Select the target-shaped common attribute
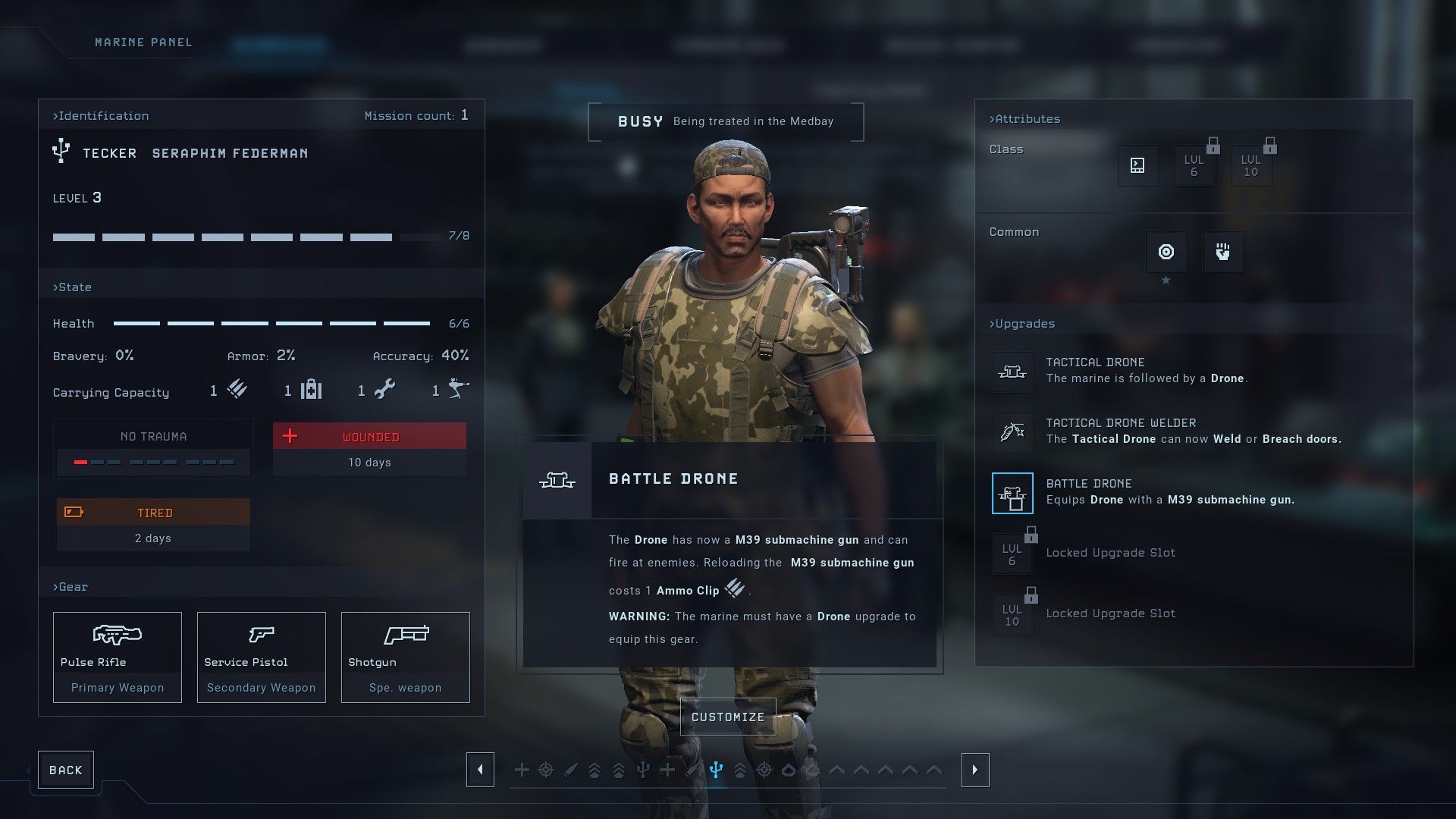 (1166, 252)
